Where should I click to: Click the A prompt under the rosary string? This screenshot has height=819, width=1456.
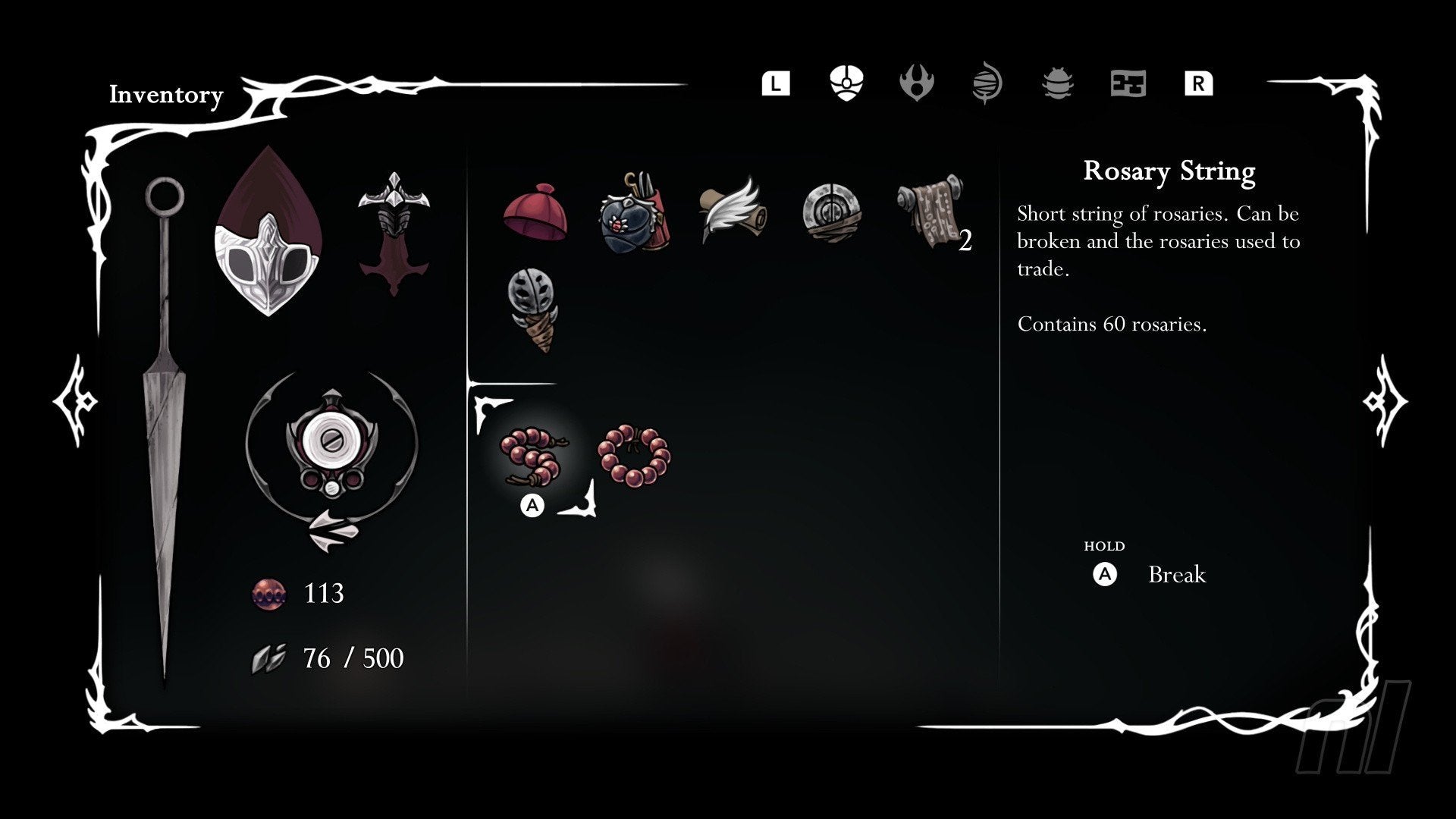533,505
